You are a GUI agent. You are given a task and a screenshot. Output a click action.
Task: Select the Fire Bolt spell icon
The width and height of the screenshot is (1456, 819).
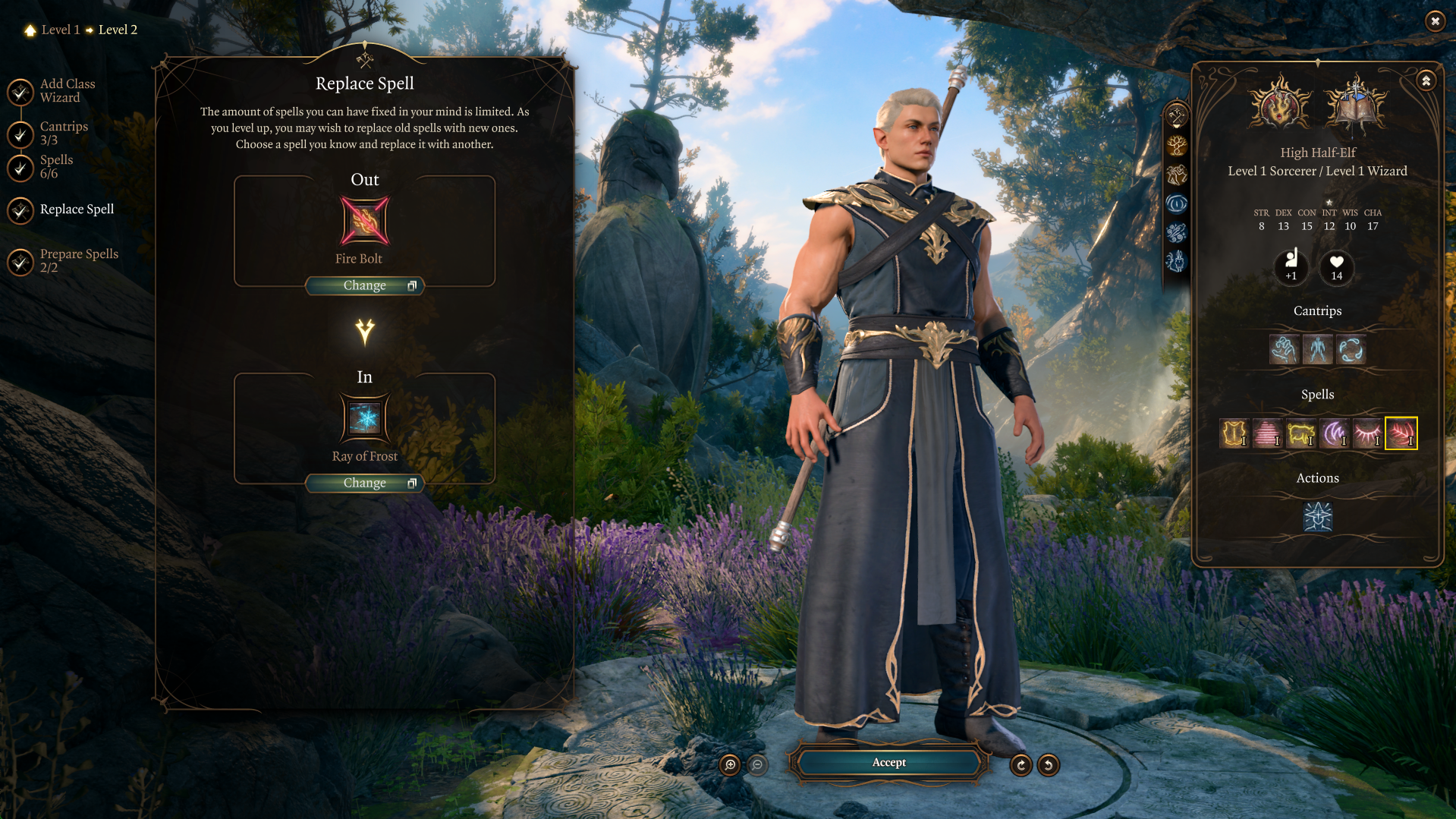click(364, 221)
